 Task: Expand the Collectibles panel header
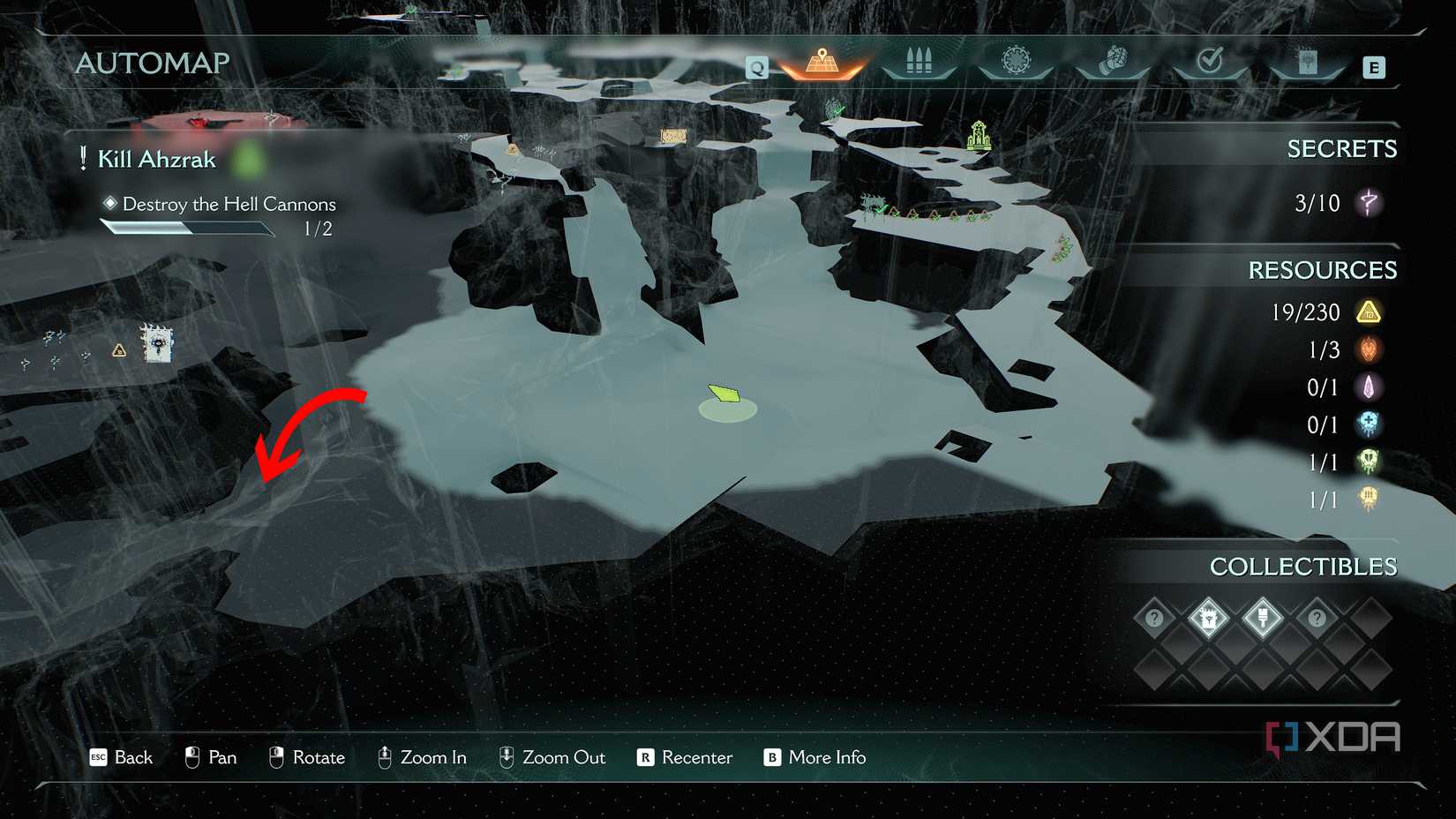click(1304, 567)
